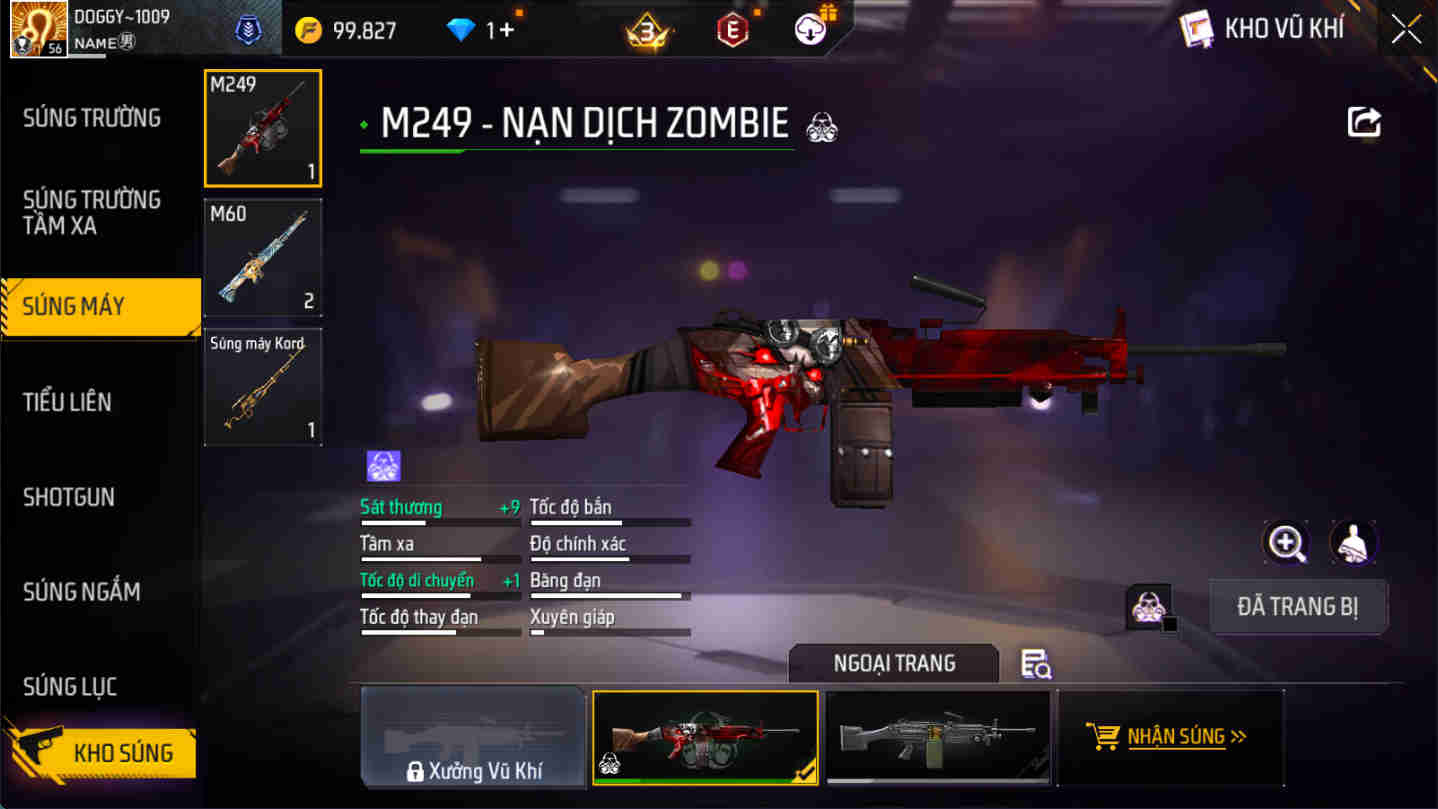Click the purple biohazard skill icon
1438x809 pixels.
381,465
